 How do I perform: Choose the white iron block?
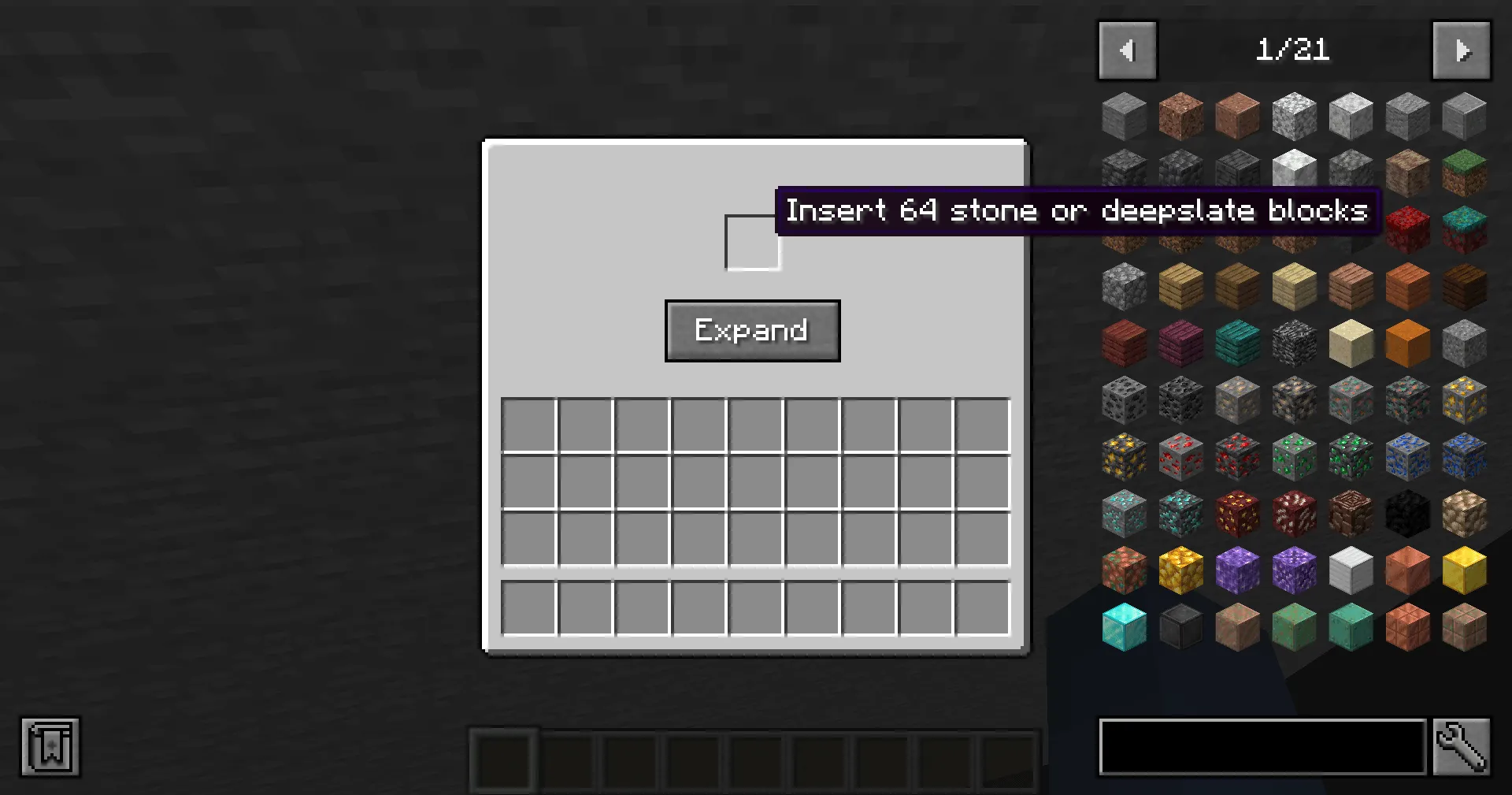[x=1351, y=569]
